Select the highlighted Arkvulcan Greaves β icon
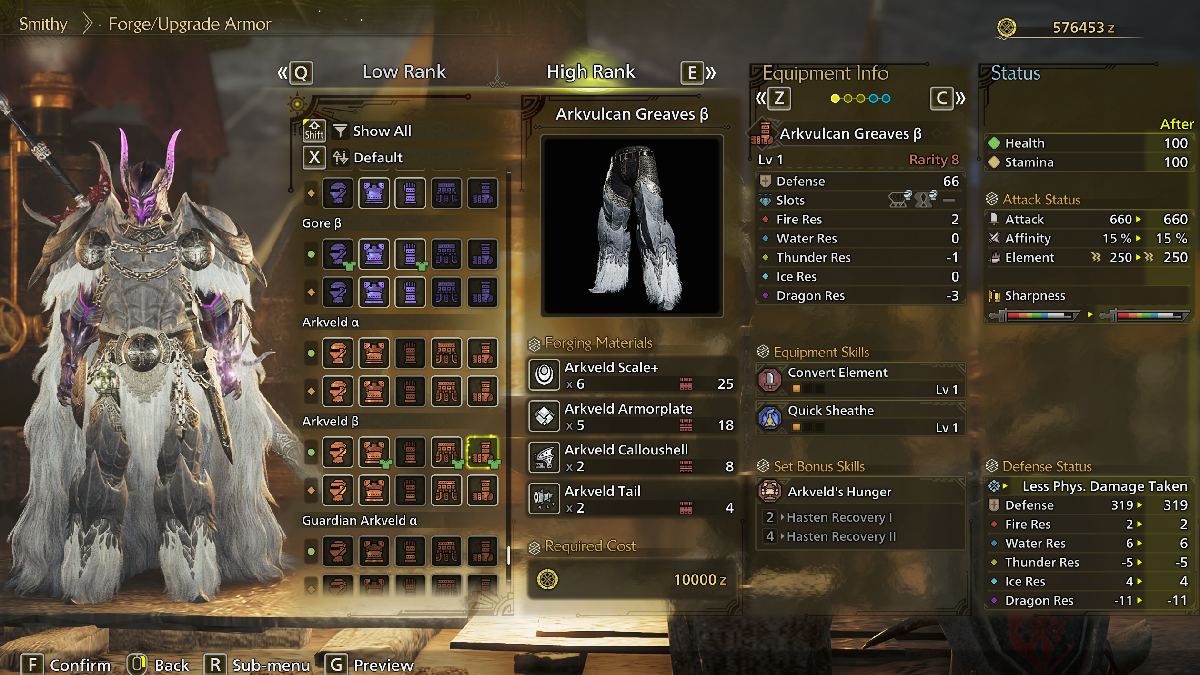 click(485, 452)
